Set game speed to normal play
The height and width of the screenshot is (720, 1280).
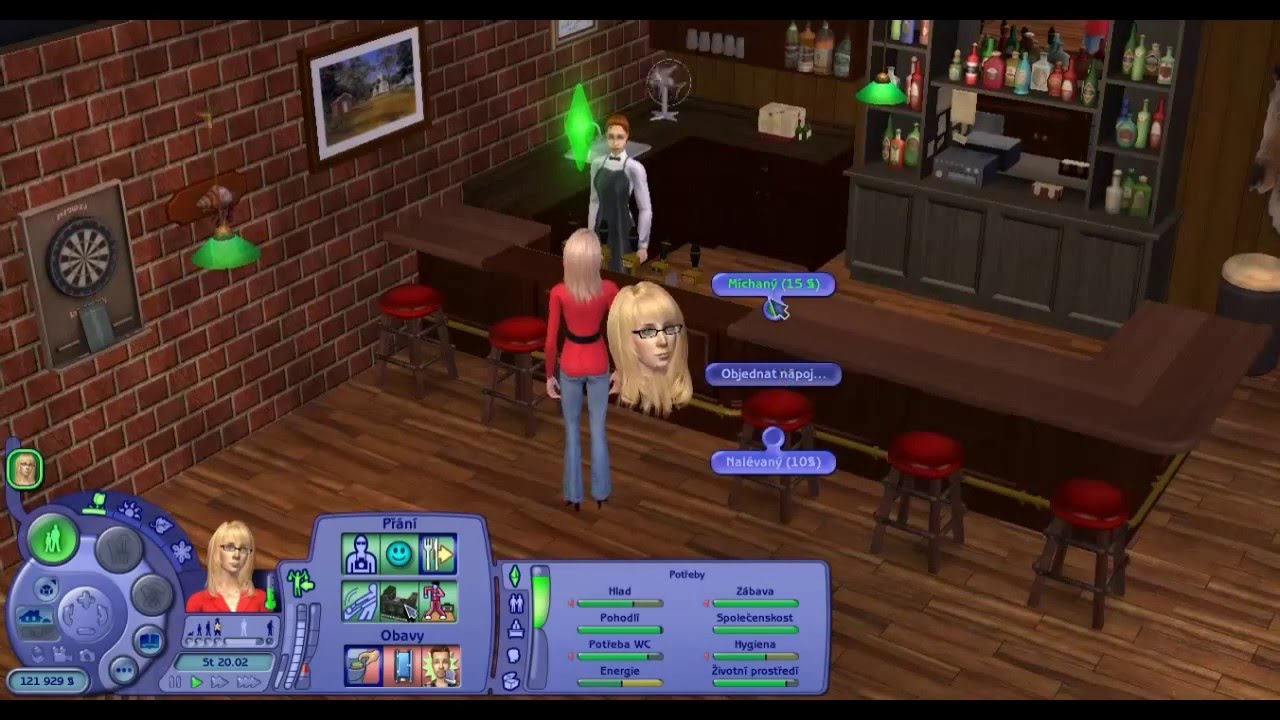coord(196,682)
